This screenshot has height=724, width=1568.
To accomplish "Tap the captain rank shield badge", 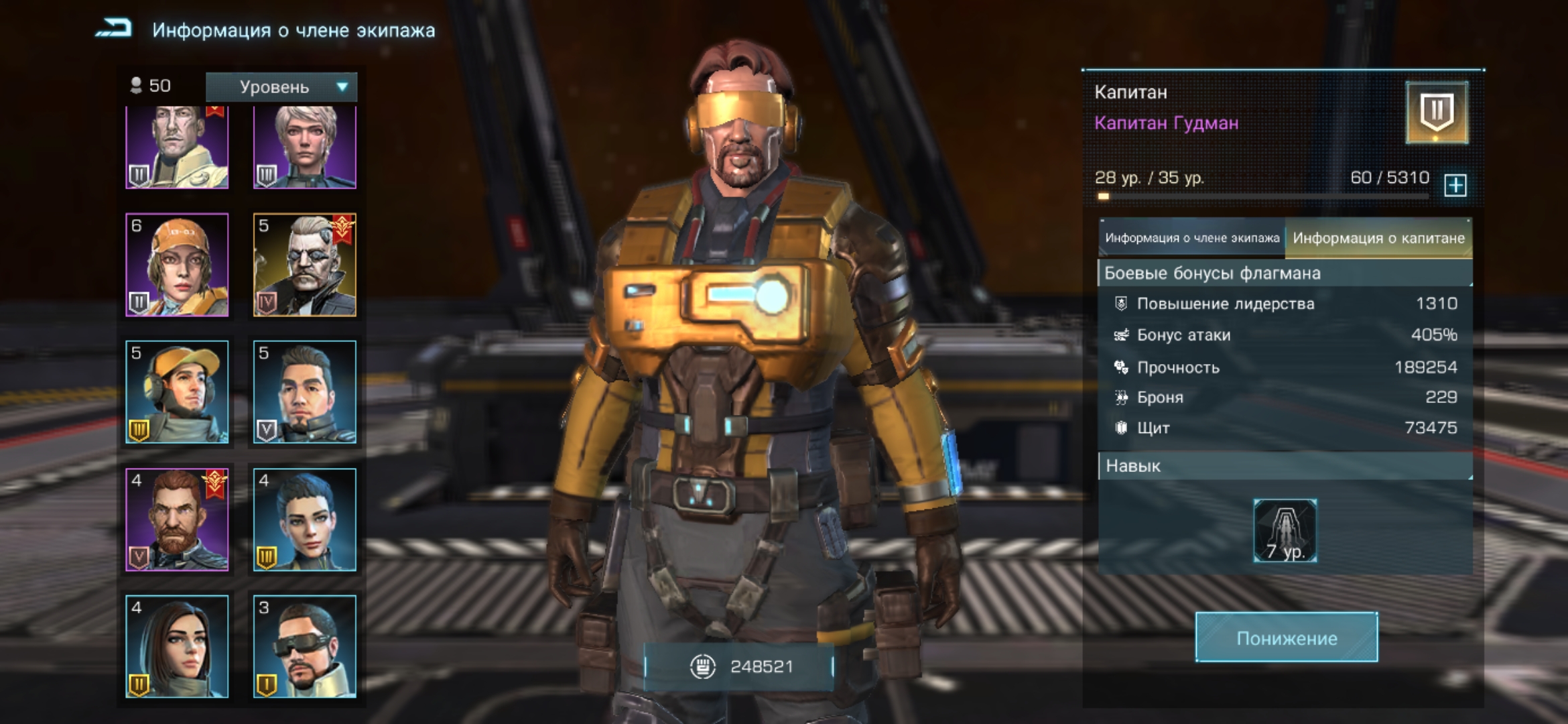I will pyautogui.click(x=1437, y=113).
